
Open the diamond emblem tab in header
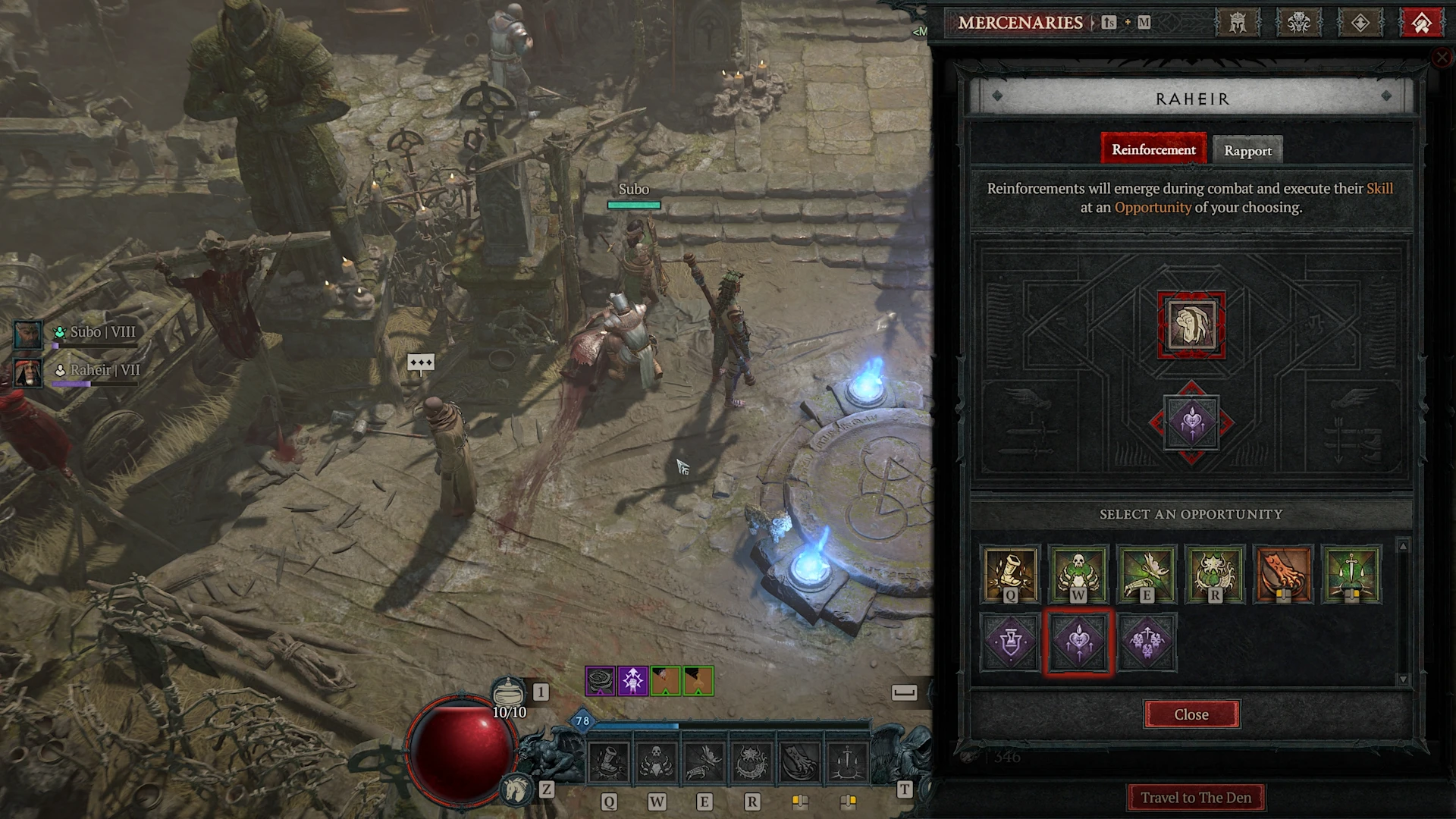click(1360, 23)
